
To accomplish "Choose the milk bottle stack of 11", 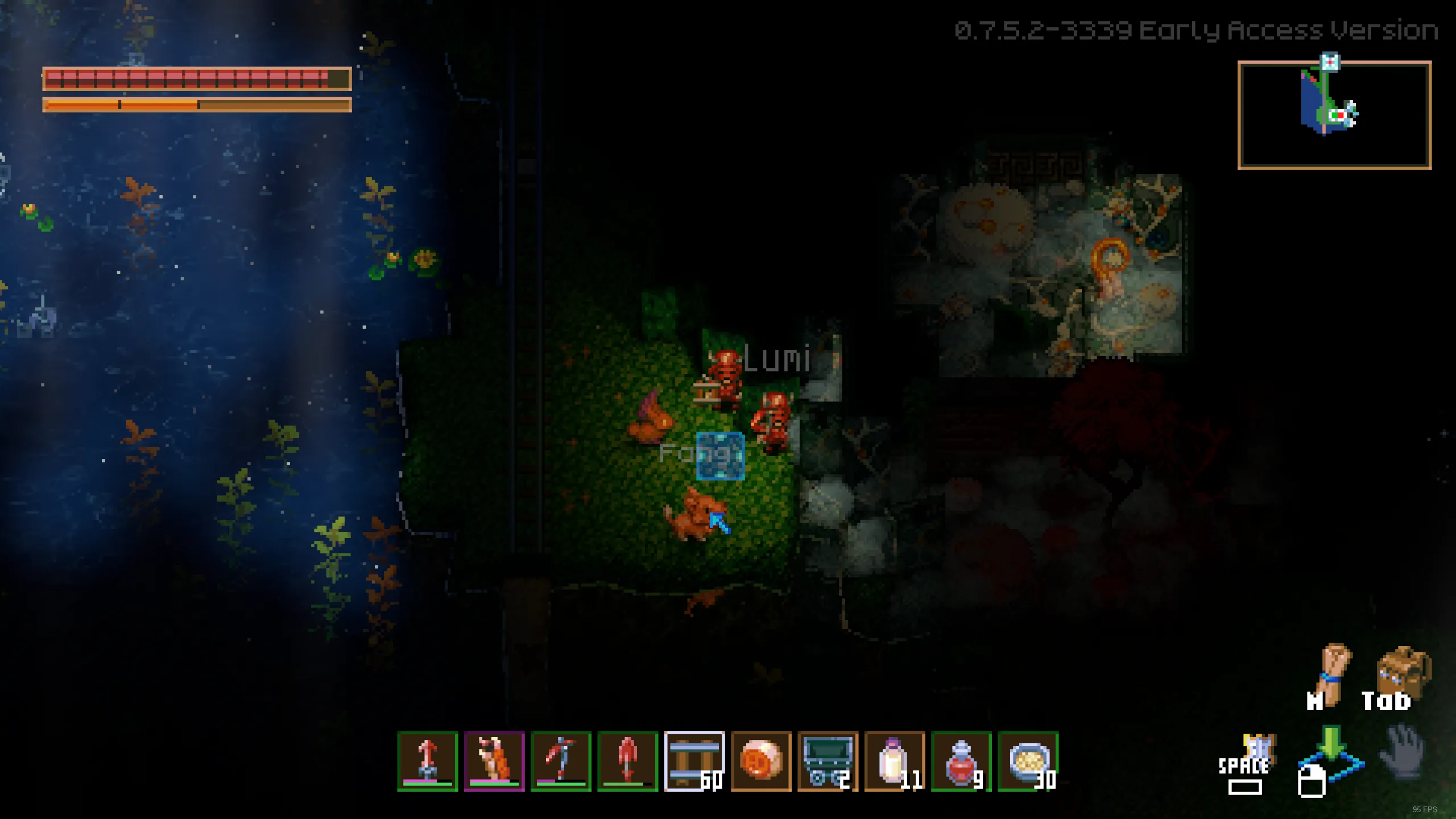I will point(895,761).
